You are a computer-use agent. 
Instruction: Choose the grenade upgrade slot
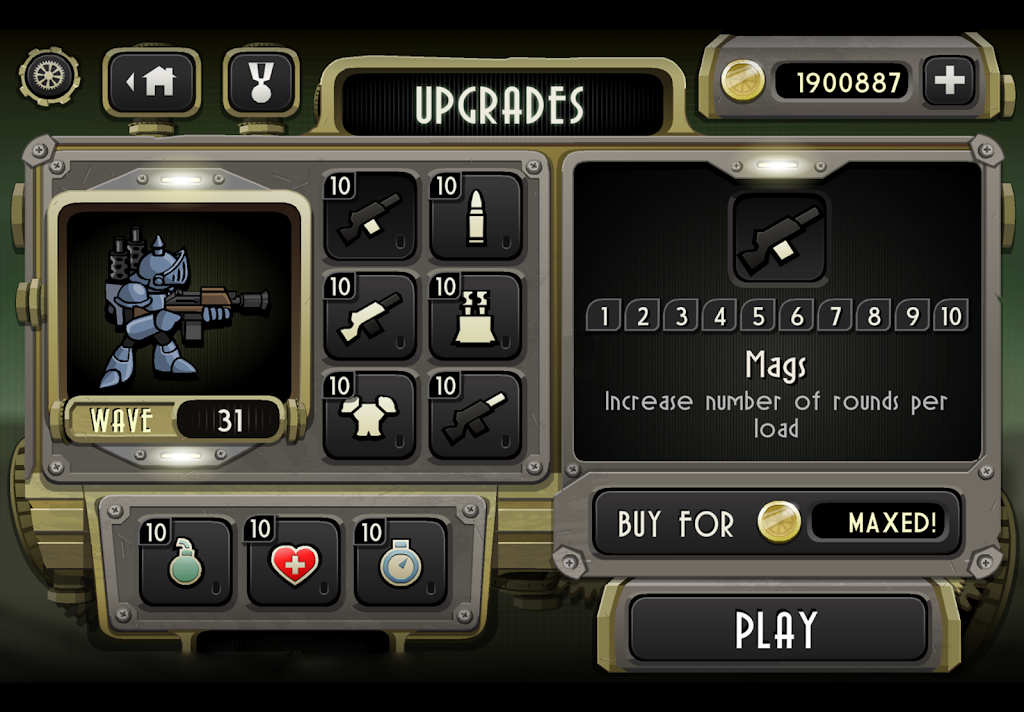coord(185,563)
